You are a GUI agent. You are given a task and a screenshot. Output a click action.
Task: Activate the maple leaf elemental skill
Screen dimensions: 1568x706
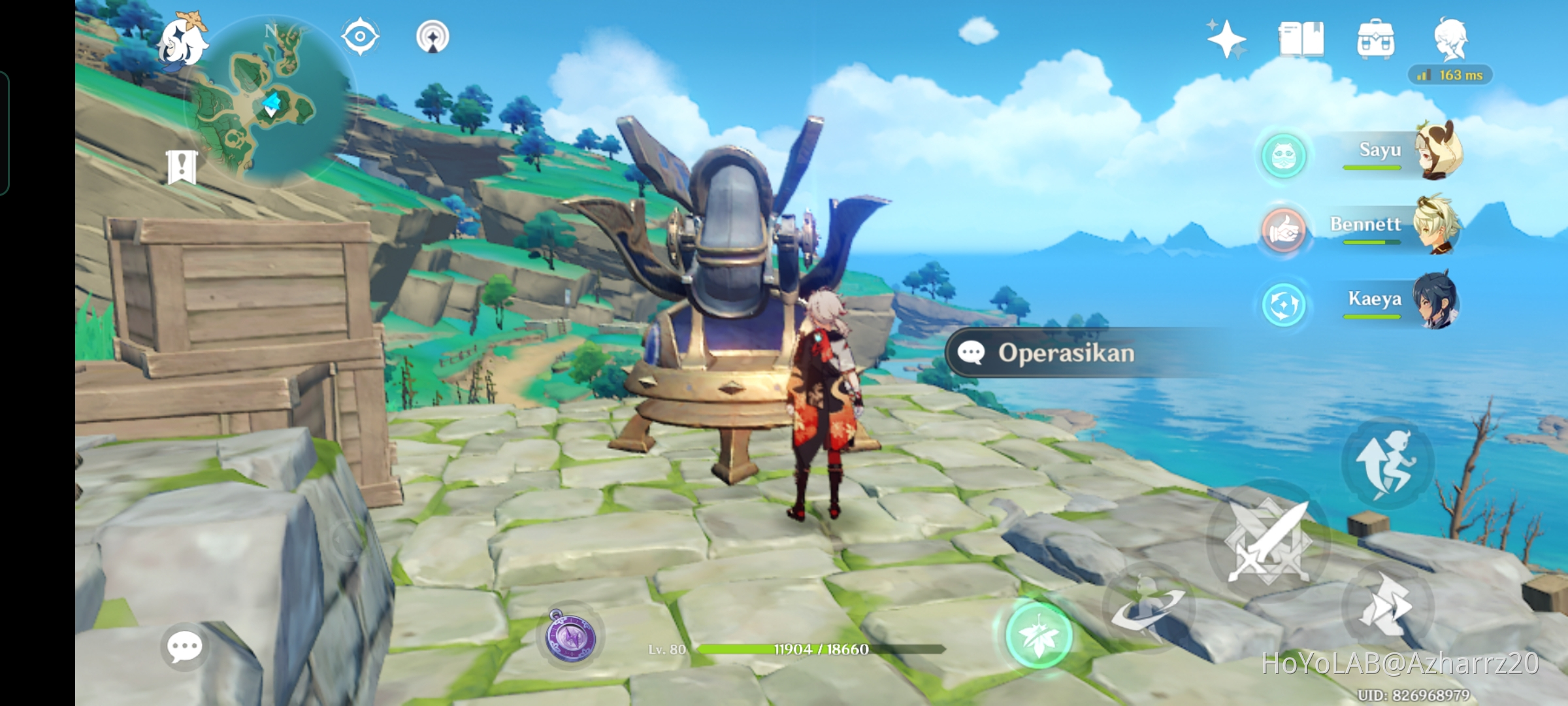coord(1038,635)
